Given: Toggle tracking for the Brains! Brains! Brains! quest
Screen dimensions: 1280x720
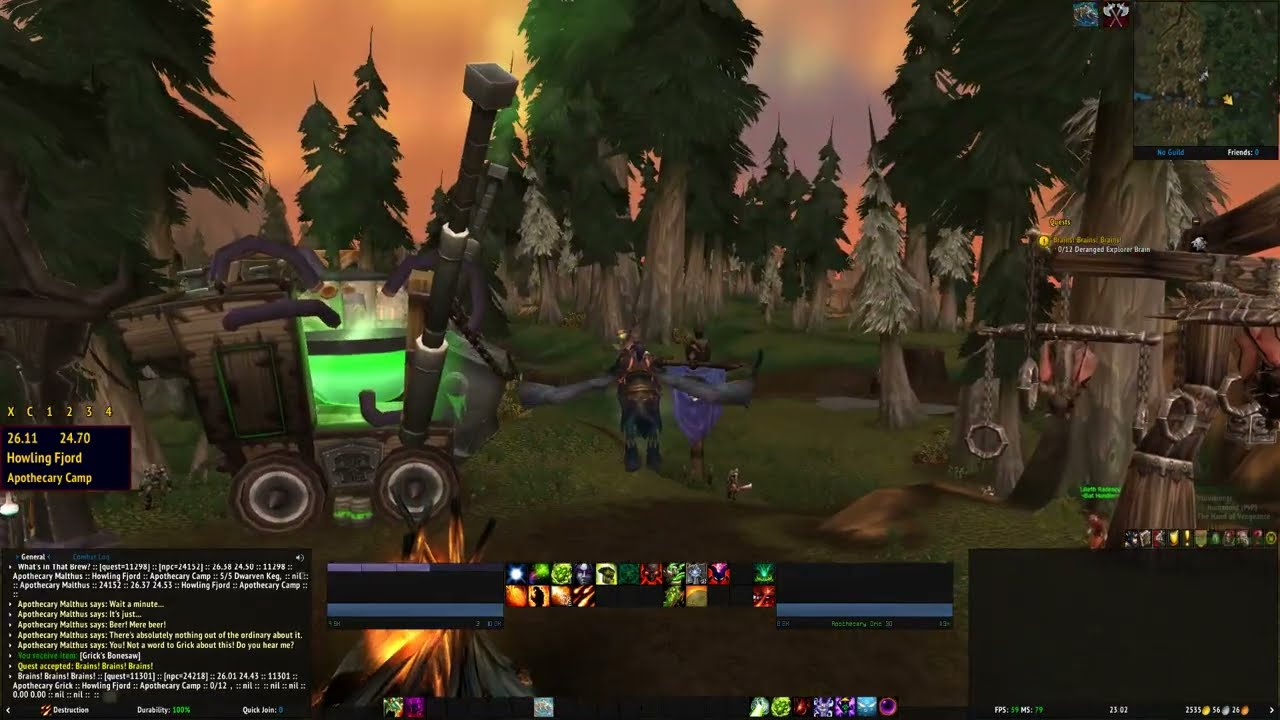Looking at the screenshot, I should [x=1088, y=239].
